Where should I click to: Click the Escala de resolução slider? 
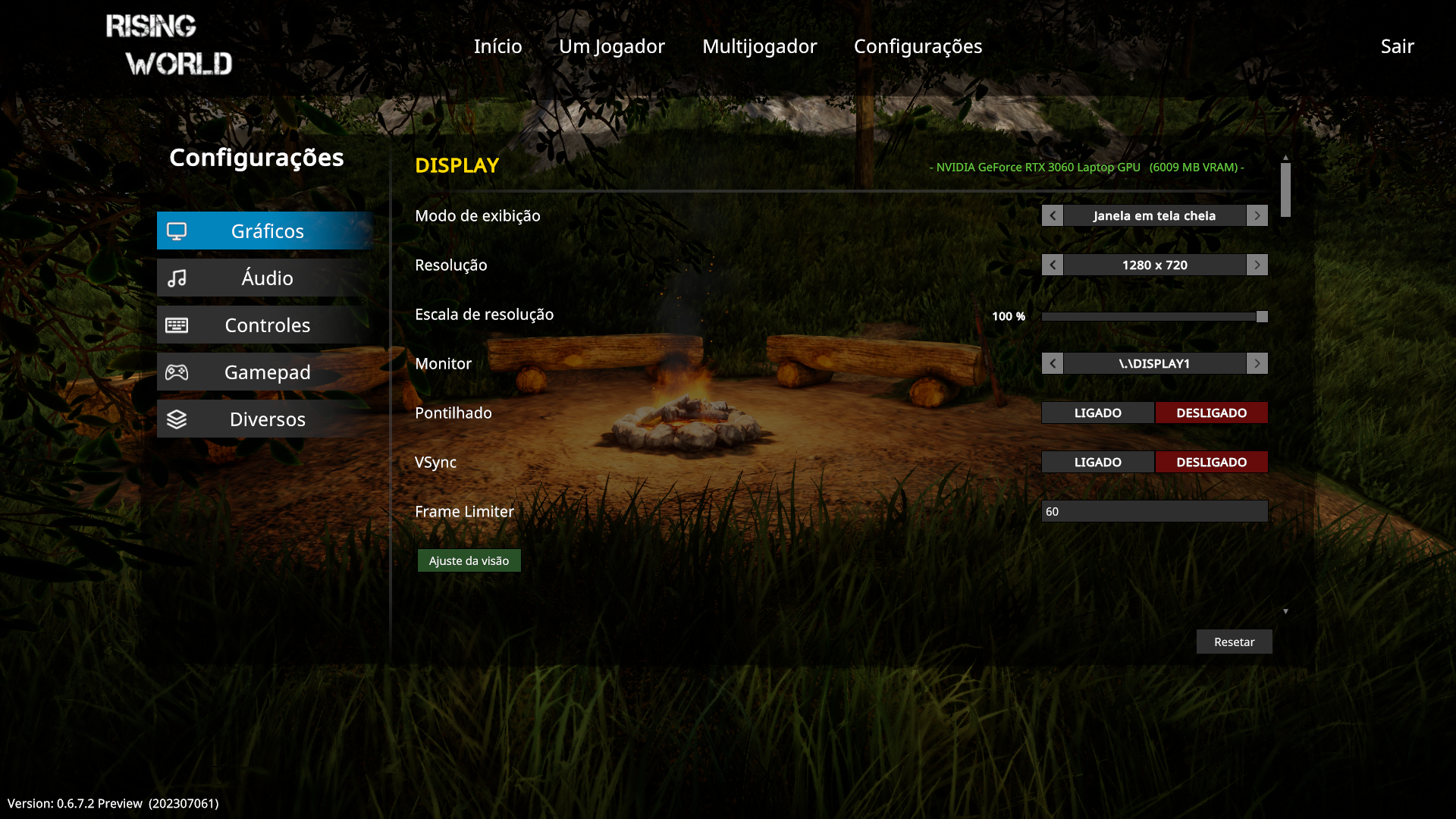point(1154,317)
